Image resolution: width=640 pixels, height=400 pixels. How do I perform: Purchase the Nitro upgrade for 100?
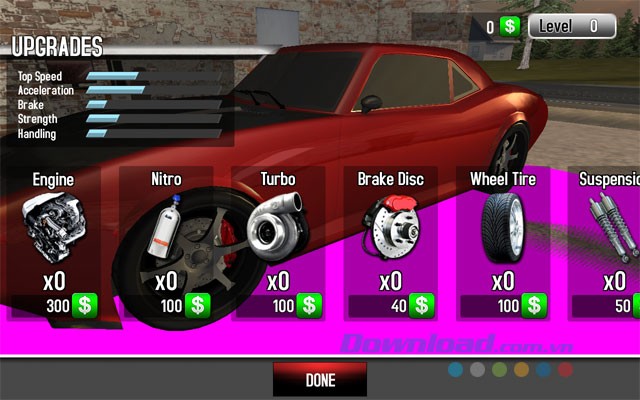(x=198, y=305)
